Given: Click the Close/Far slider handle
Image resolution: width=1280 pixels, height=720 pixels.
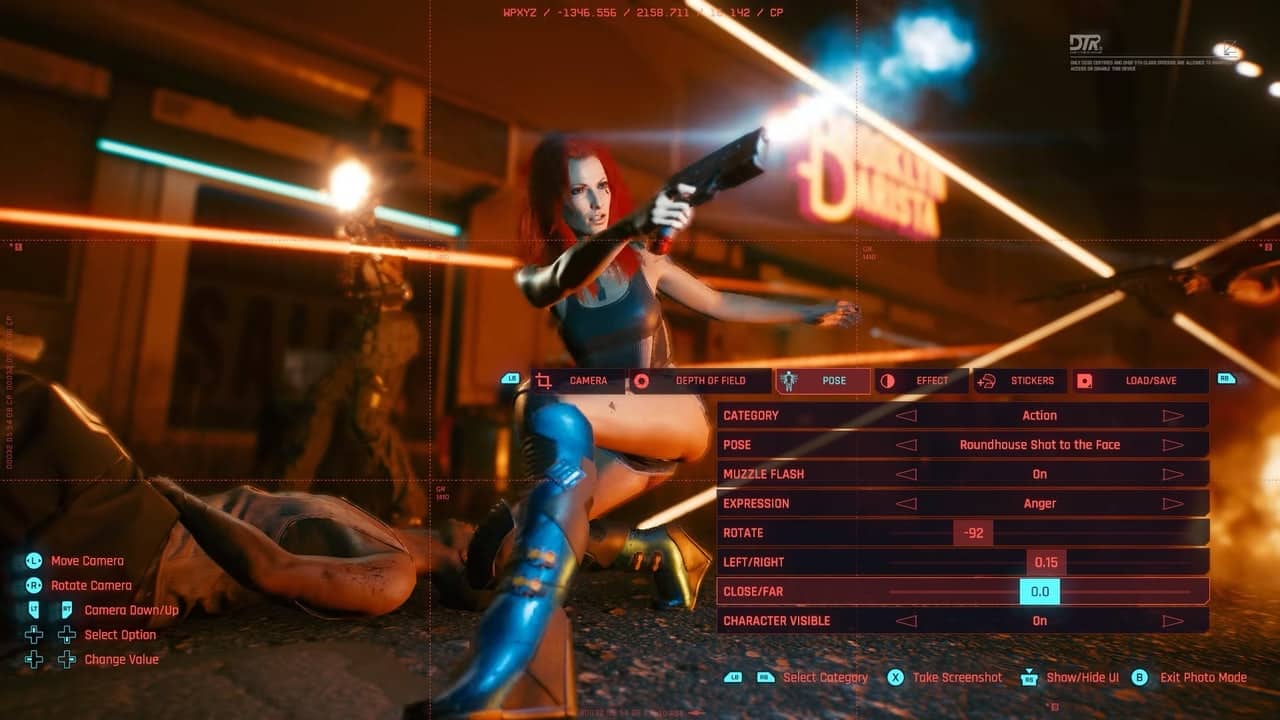Looking at the screenshot, I should (1040, 592).
